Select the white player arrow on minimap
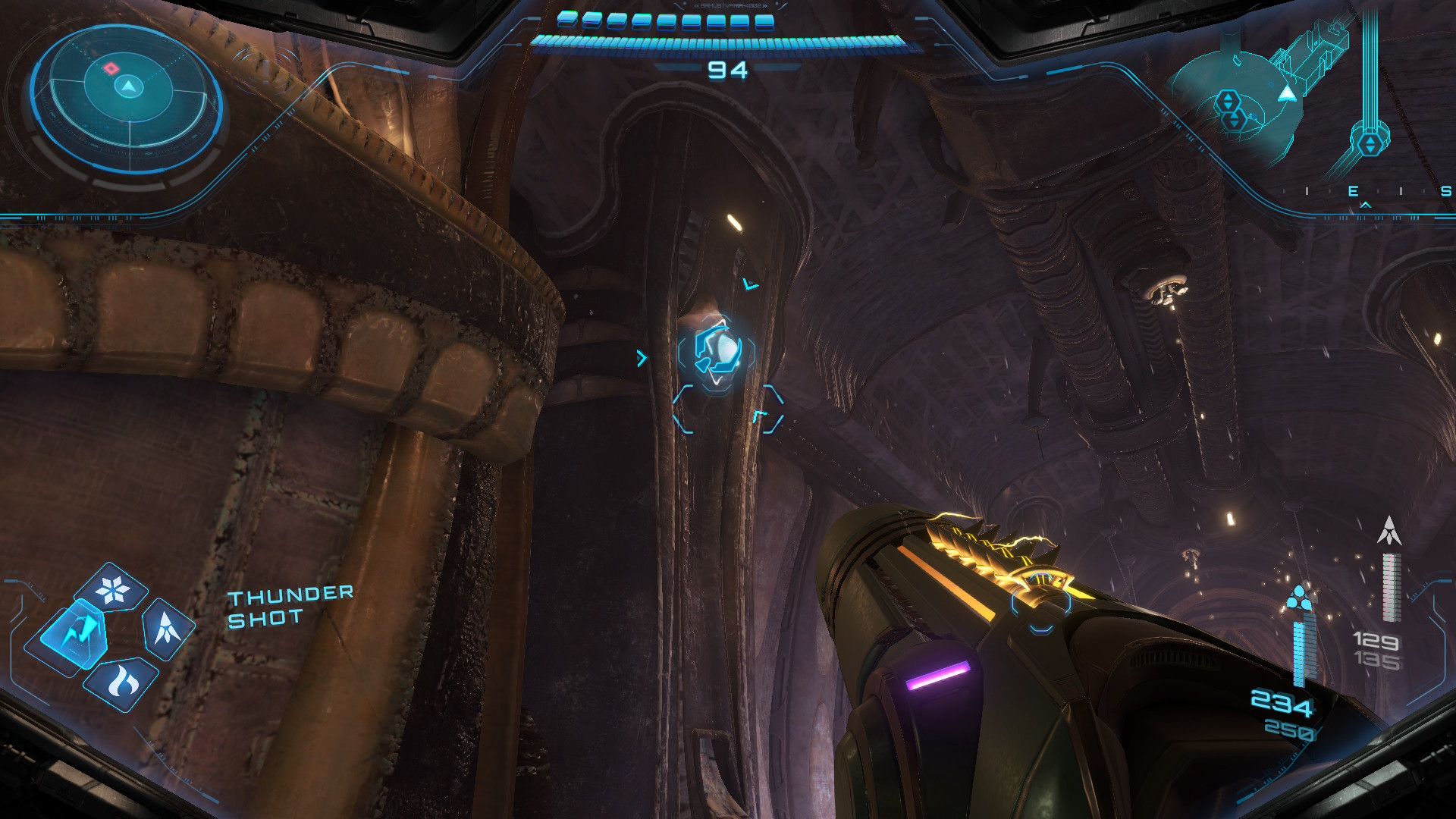This screenshot has height=819, width=1456. coord(1287,94)
